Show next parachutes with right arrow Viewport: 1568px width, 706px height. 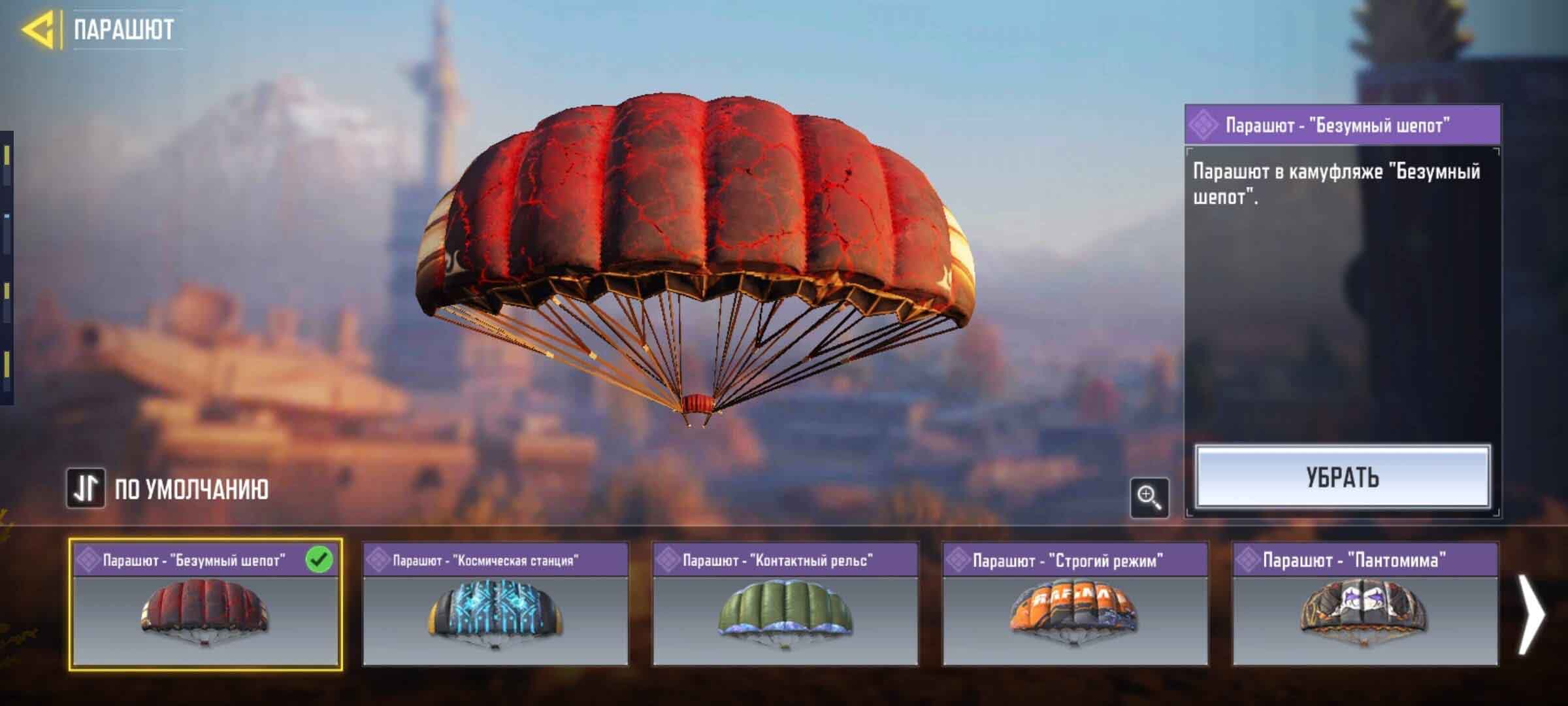coord(1530,613)
